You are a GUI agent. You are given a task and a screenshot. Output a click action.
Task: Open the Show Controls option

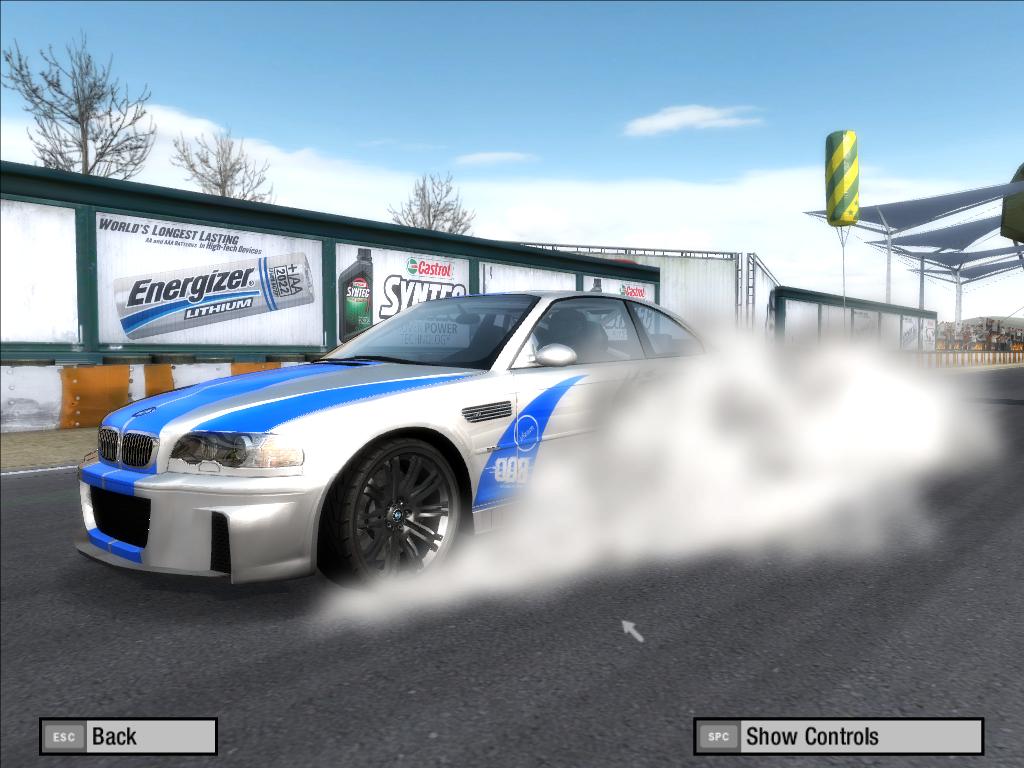[x=838, y=737]
